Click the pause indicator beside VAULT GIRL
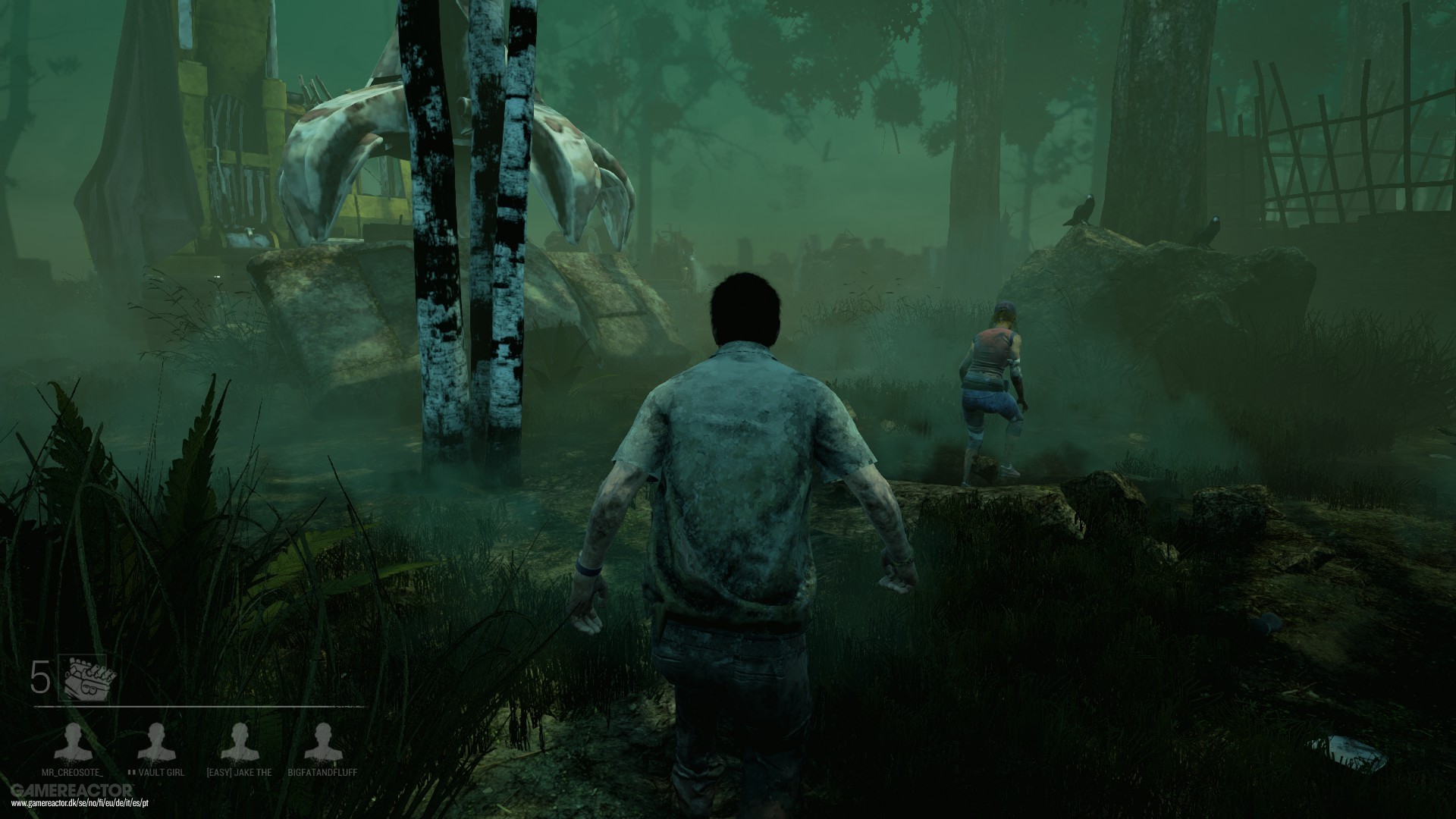This screenshot has height=819, width=1456. point(132,772)
